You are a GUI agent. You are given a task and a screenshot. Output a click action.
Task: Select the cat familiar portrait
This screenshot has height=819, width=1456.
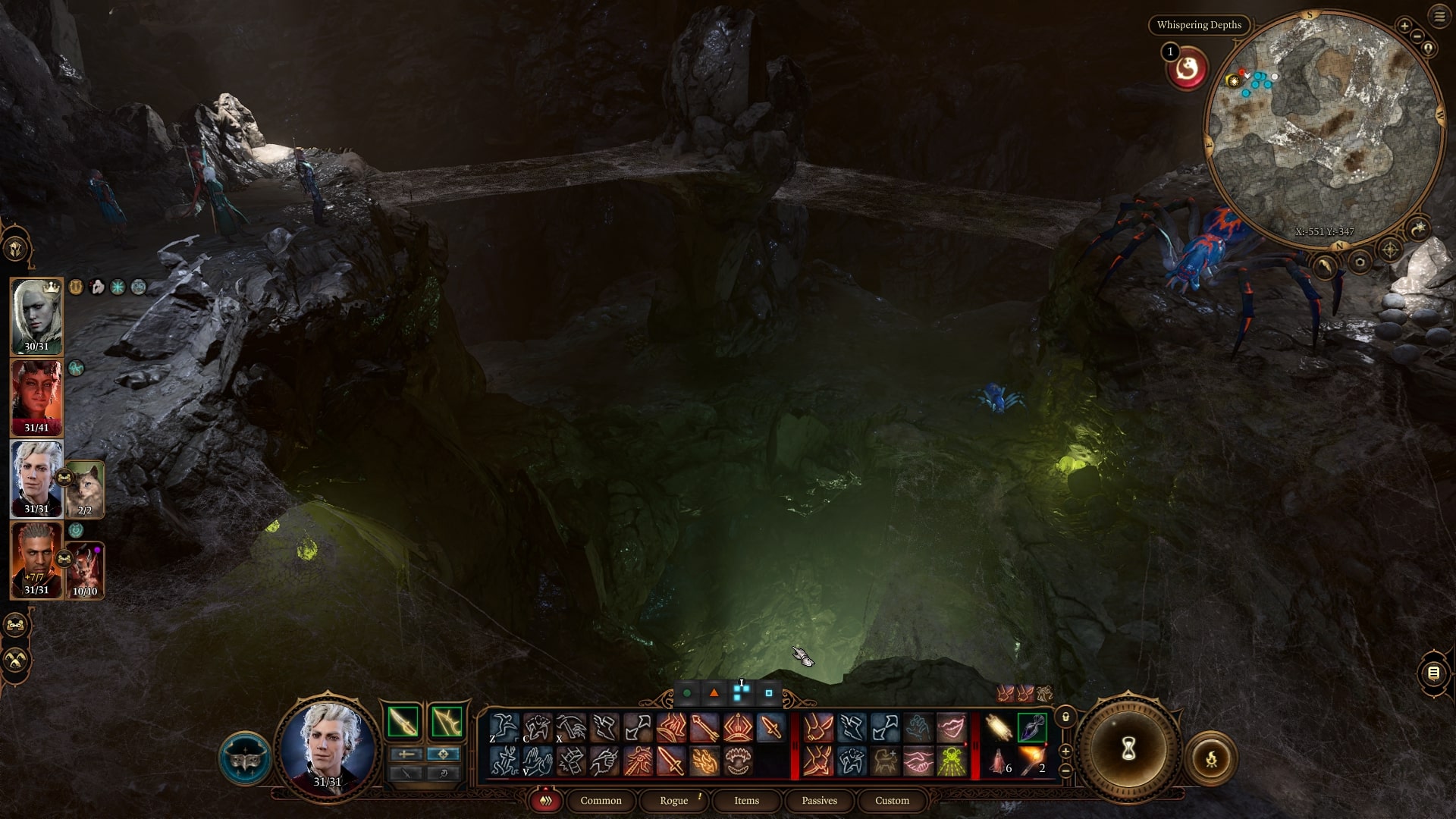point(85,487)
